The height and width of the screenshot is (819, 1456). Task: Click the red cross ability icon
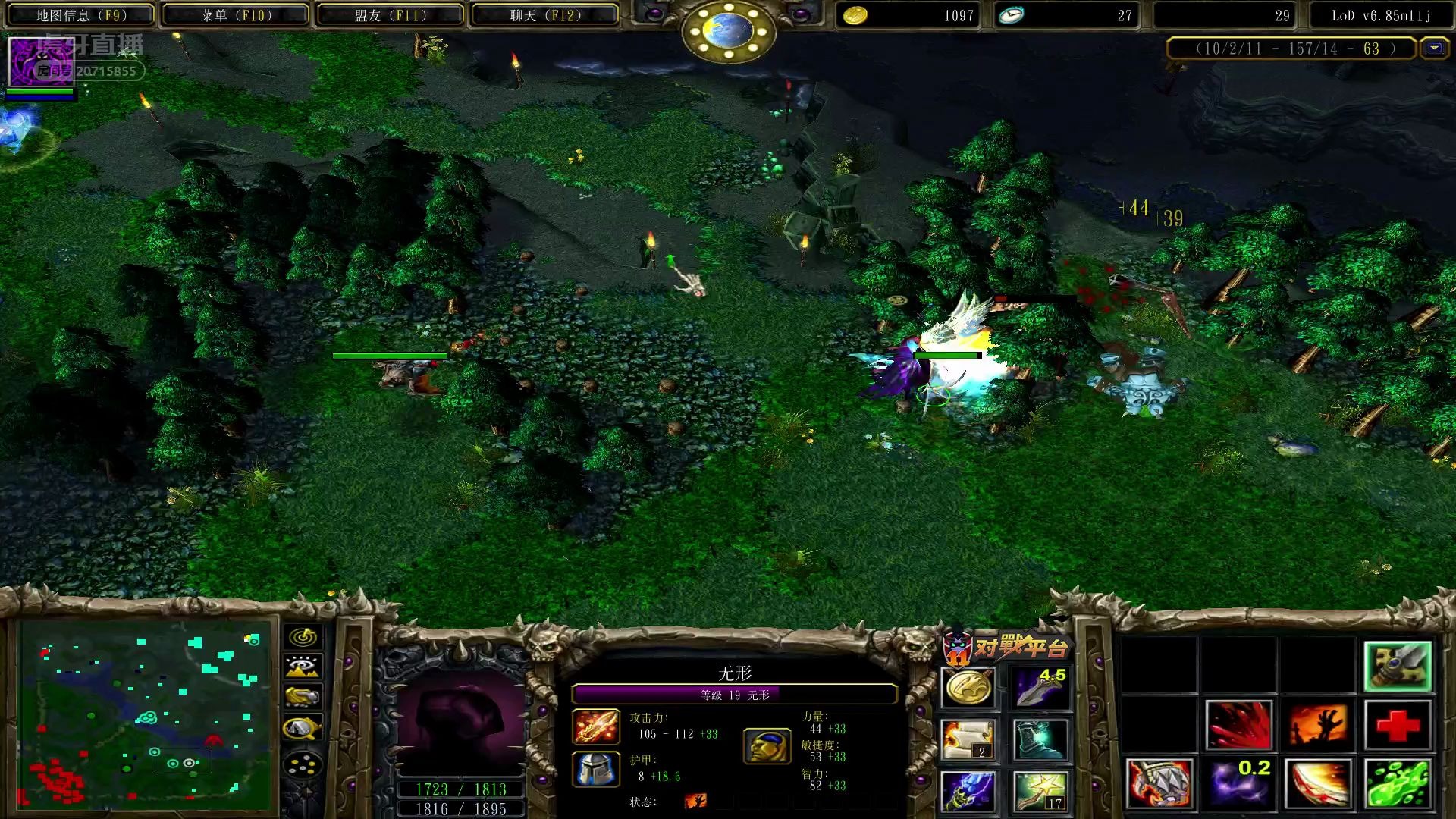(1398, 725)
